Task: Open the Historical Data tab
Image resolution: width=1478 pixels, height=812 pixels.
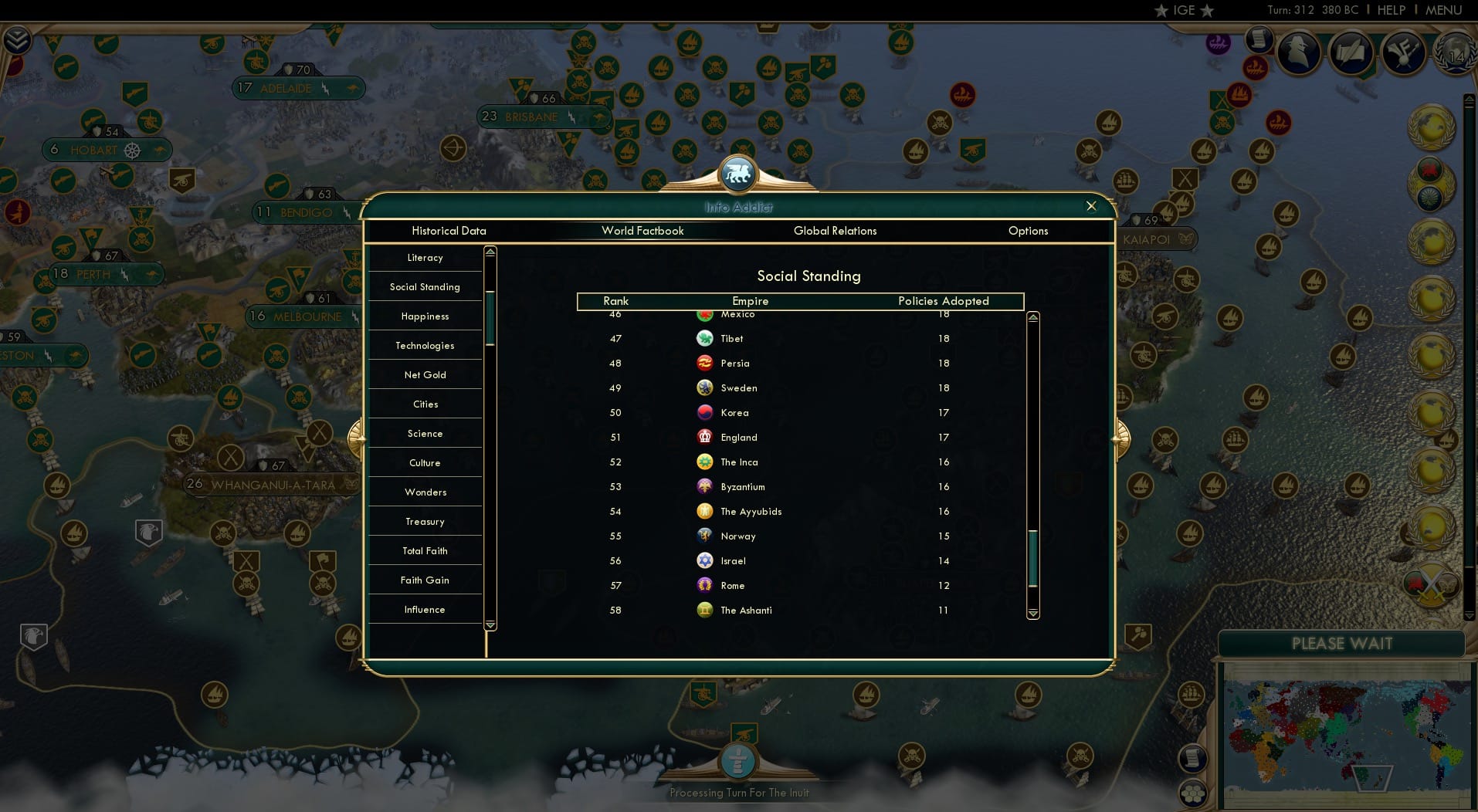Action: [x=449, y=231]
